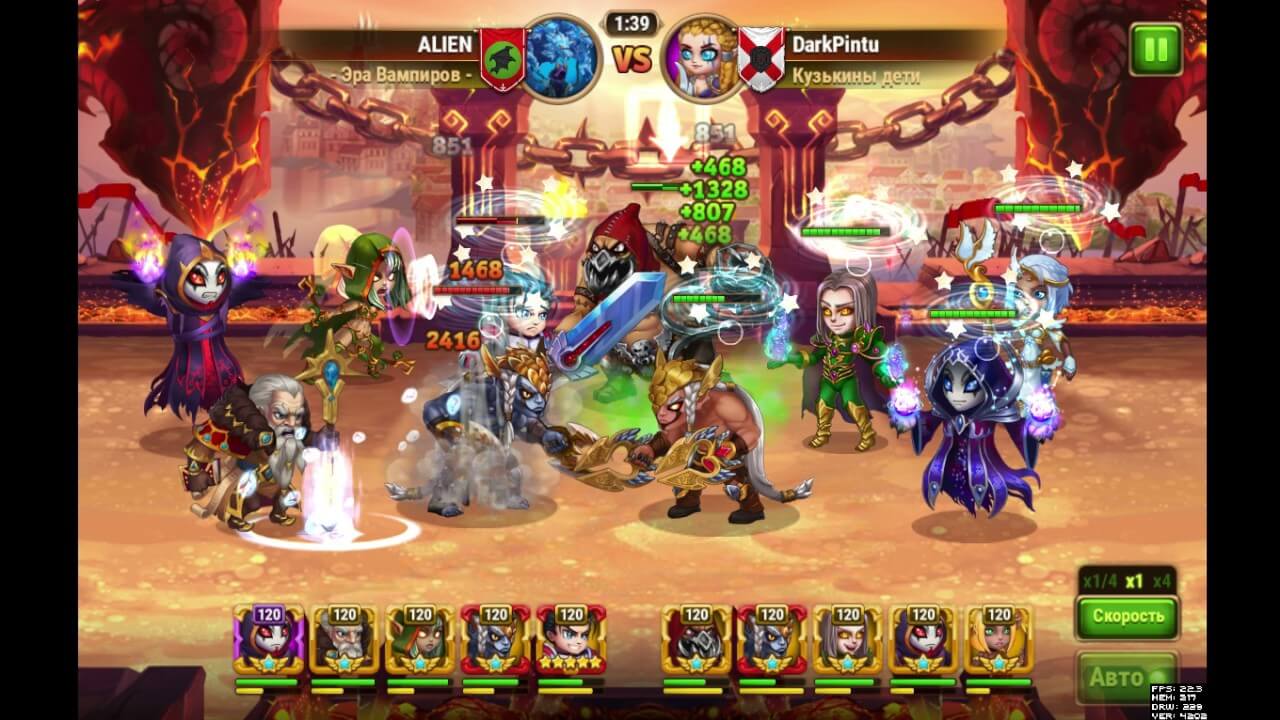This screenshot has height=720, width=1280.
Task: Select the purple-framed masked hero portrait
Action: point(268,640)
